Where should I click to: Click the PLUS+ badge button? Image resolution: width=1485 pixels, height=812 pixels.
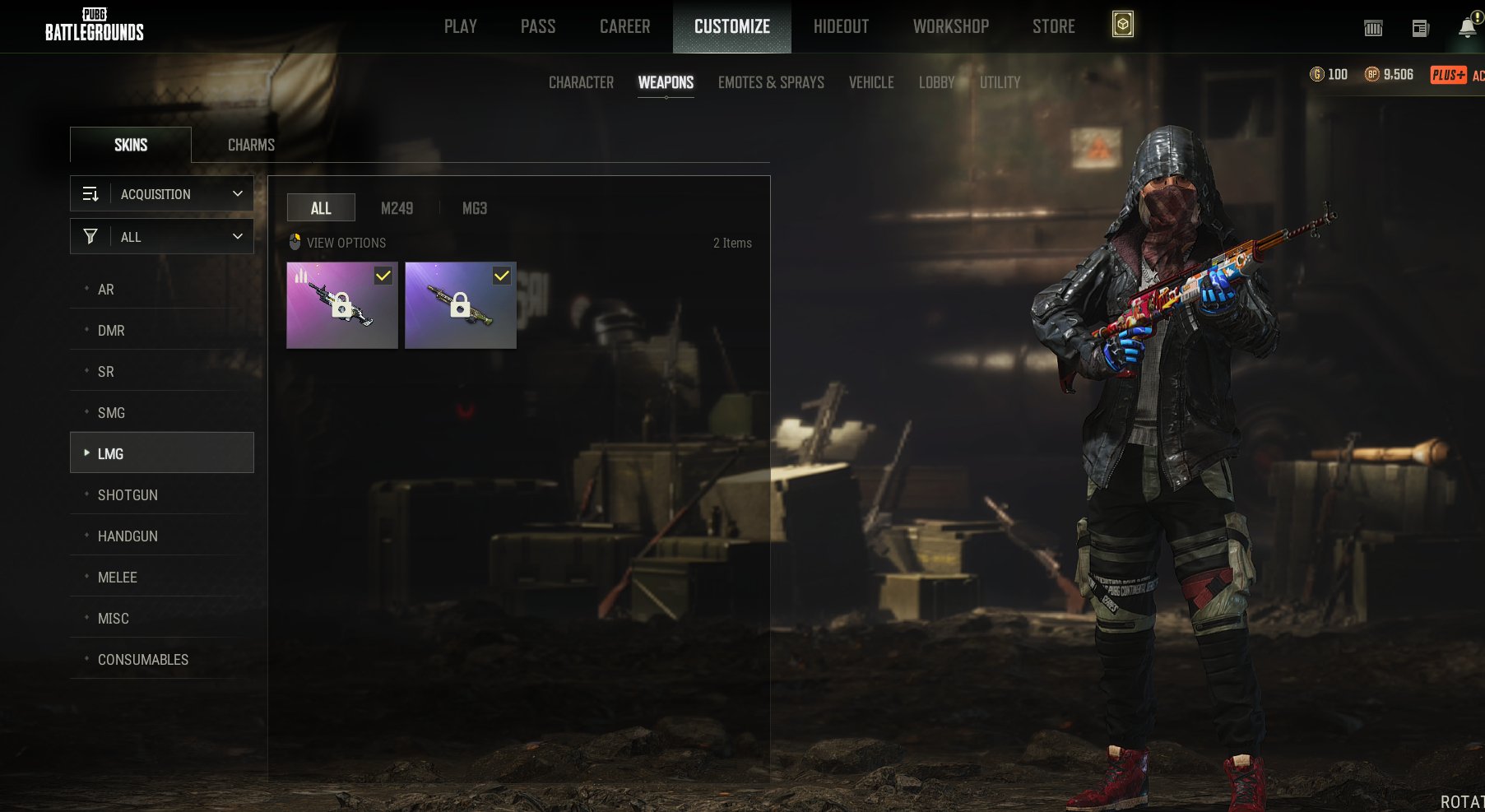coord(1449,75)
